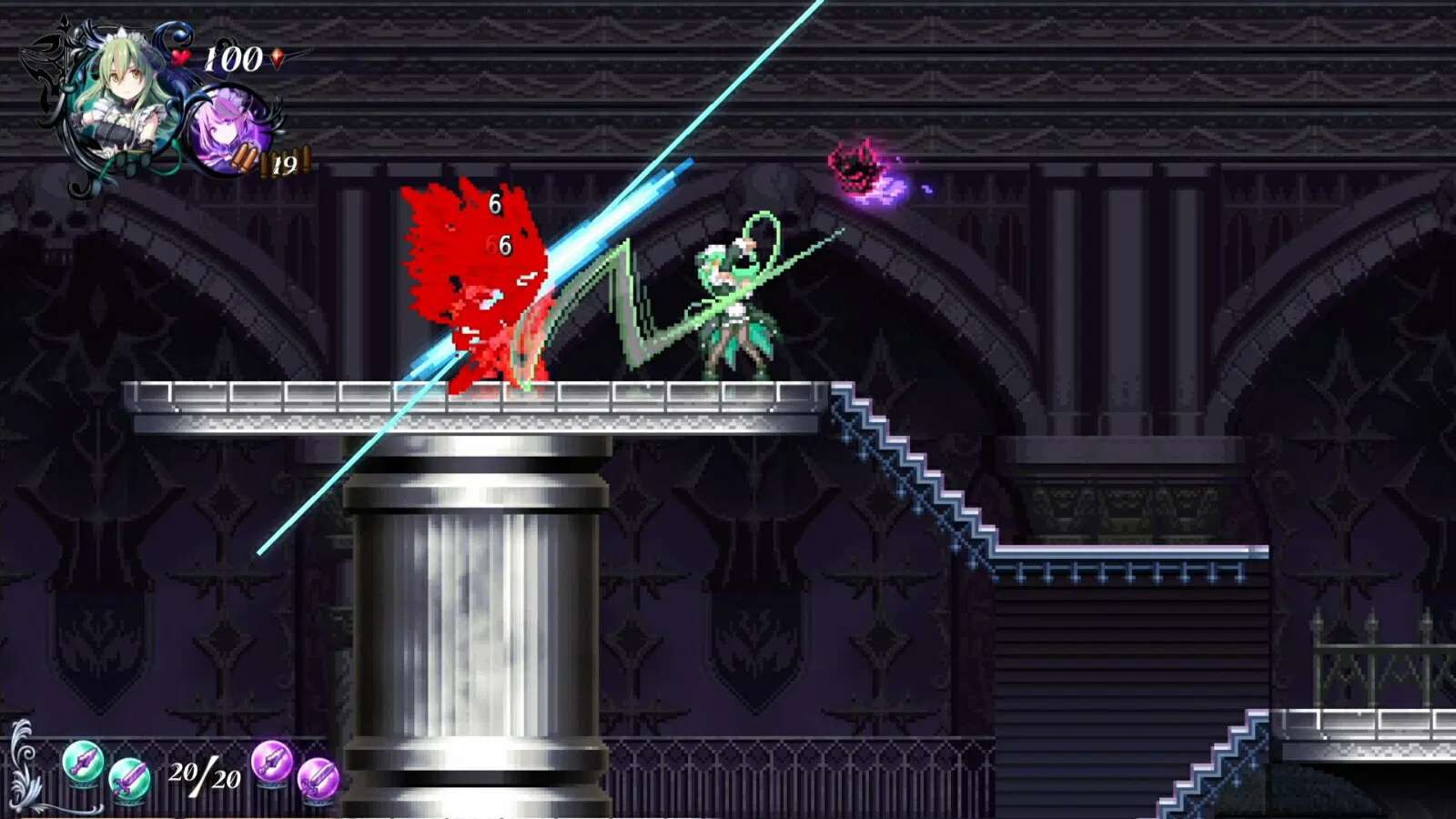
Task: Select the ammo count reading 19
Action: (x=287, y=165)
